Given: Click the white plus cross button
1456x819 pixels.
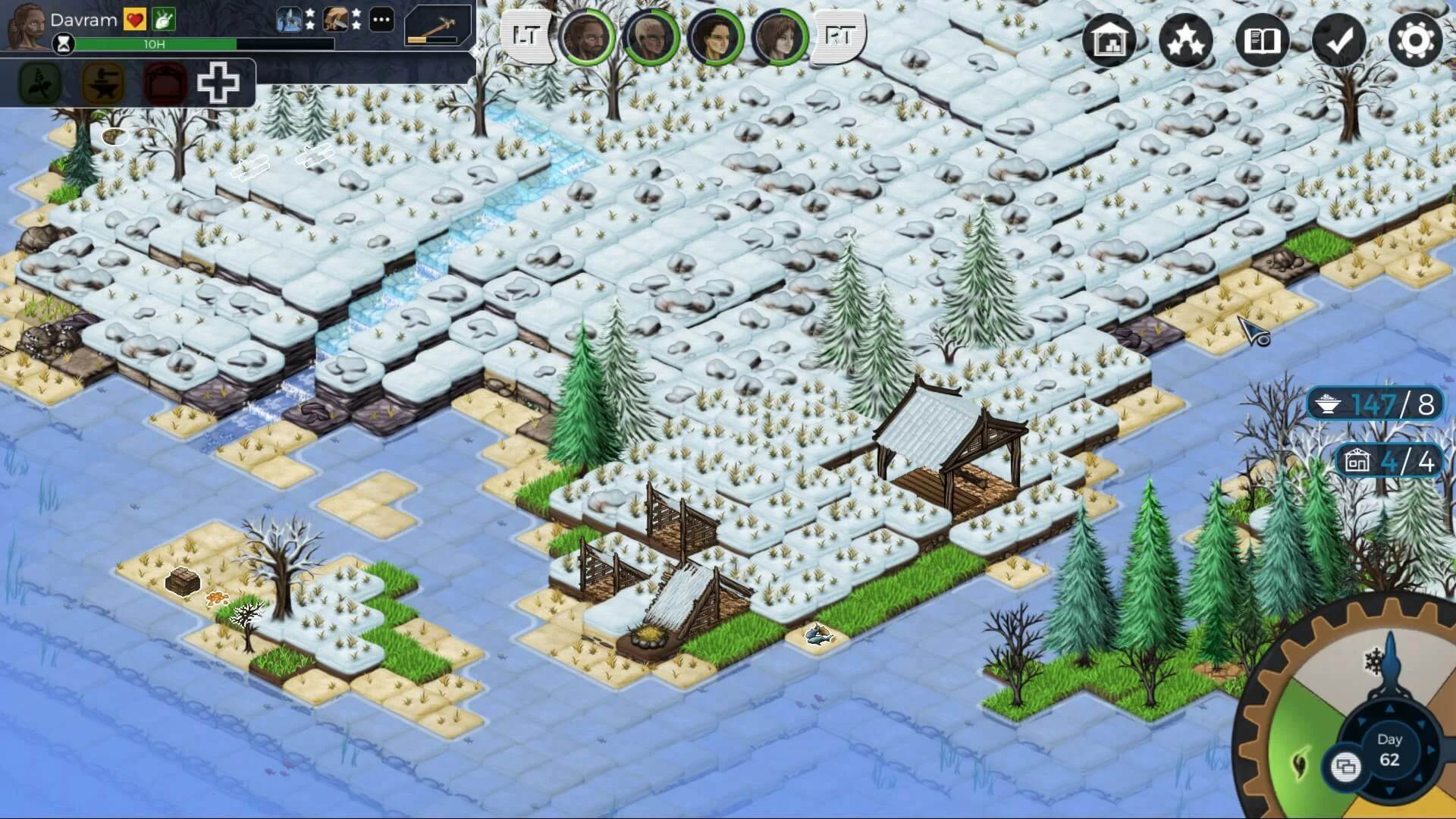Looking at the screenshot, I should pos(218,83).
